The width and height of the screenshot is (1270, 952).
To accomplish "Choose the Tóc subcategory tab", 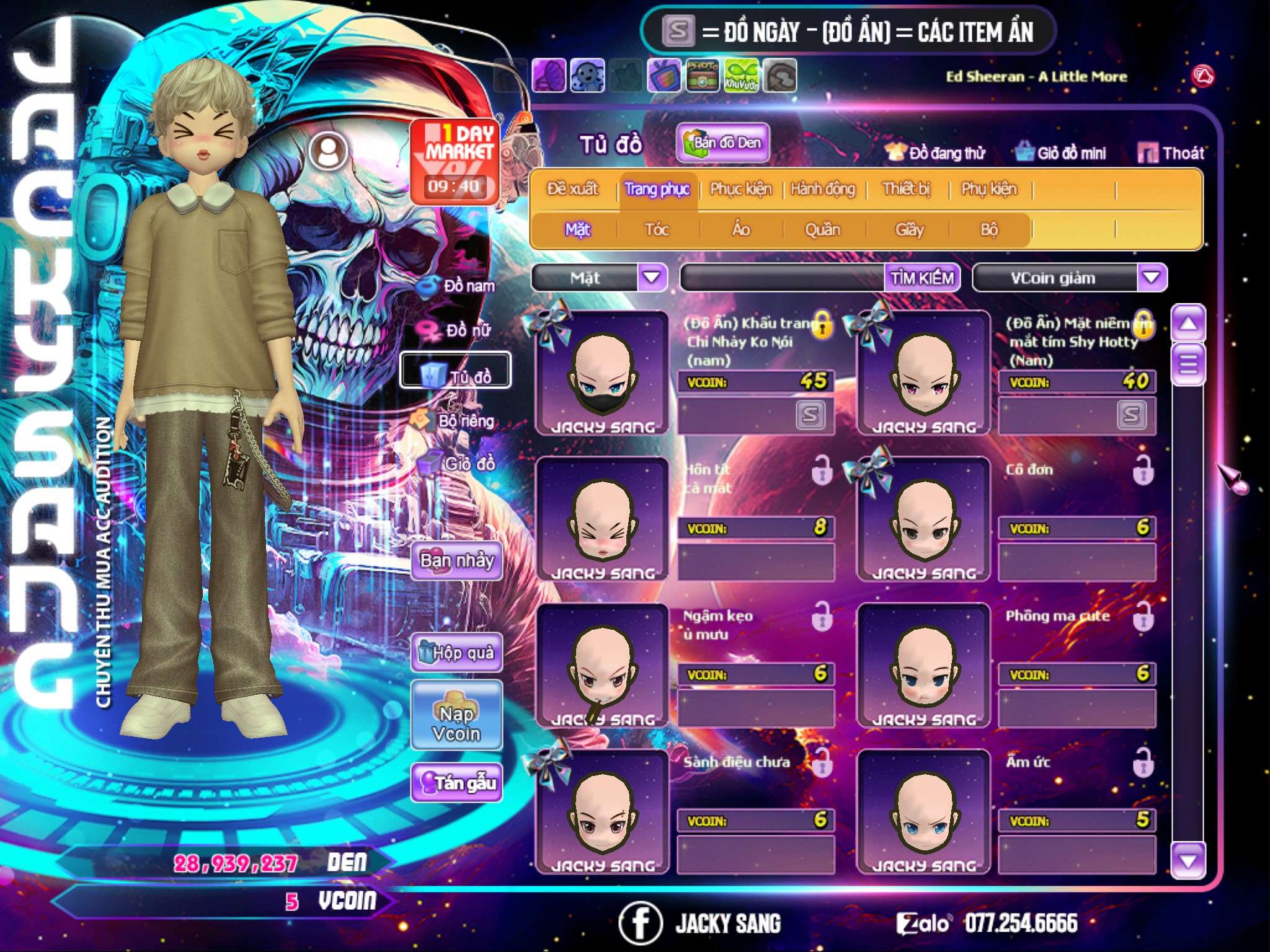I will [x=657, y=230].
